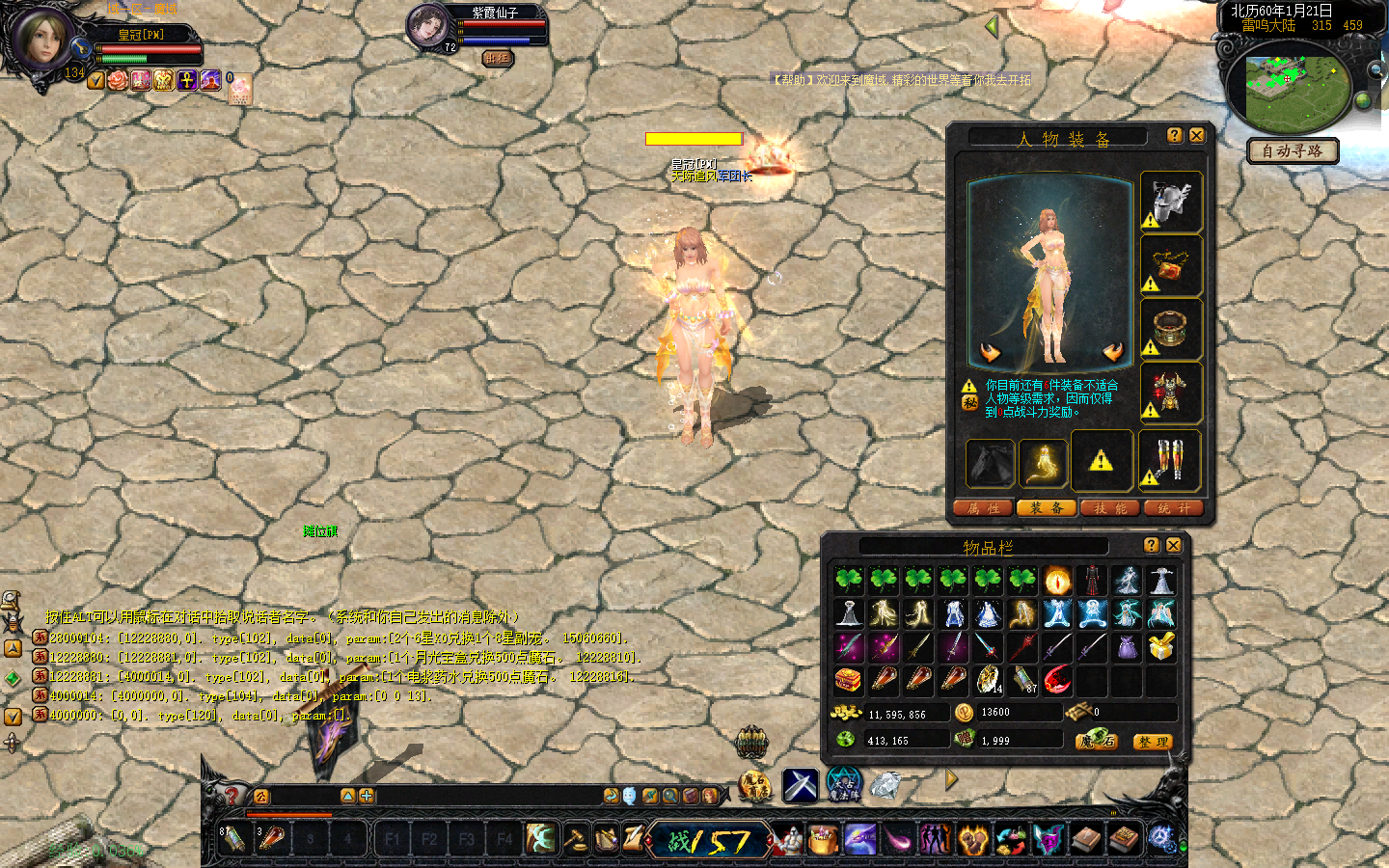
Task: Switch to the 技能 skills tab
Action: coord(1109,508)
